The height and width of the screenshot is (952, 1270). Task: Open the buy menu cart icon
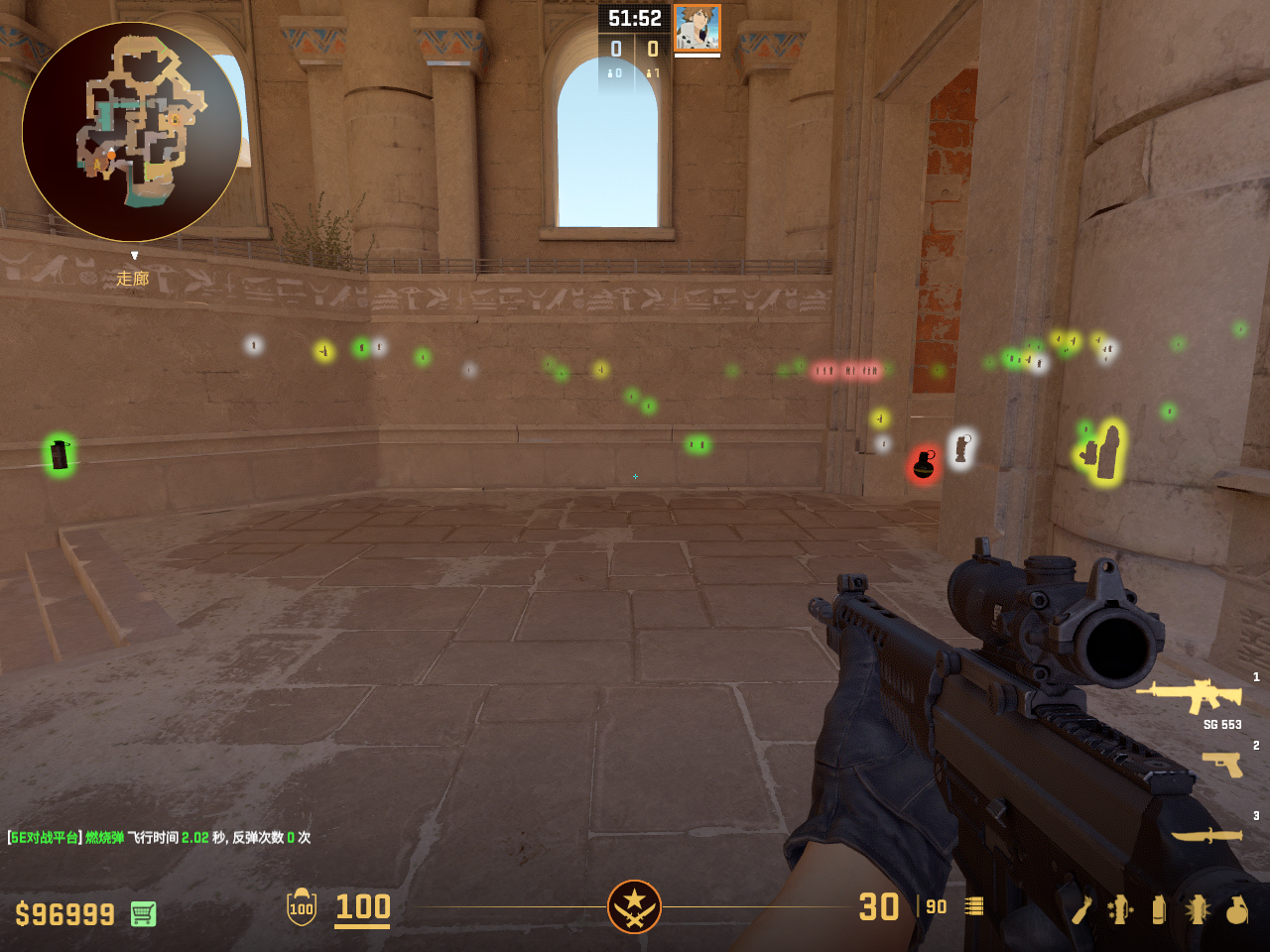click(143, 913)
